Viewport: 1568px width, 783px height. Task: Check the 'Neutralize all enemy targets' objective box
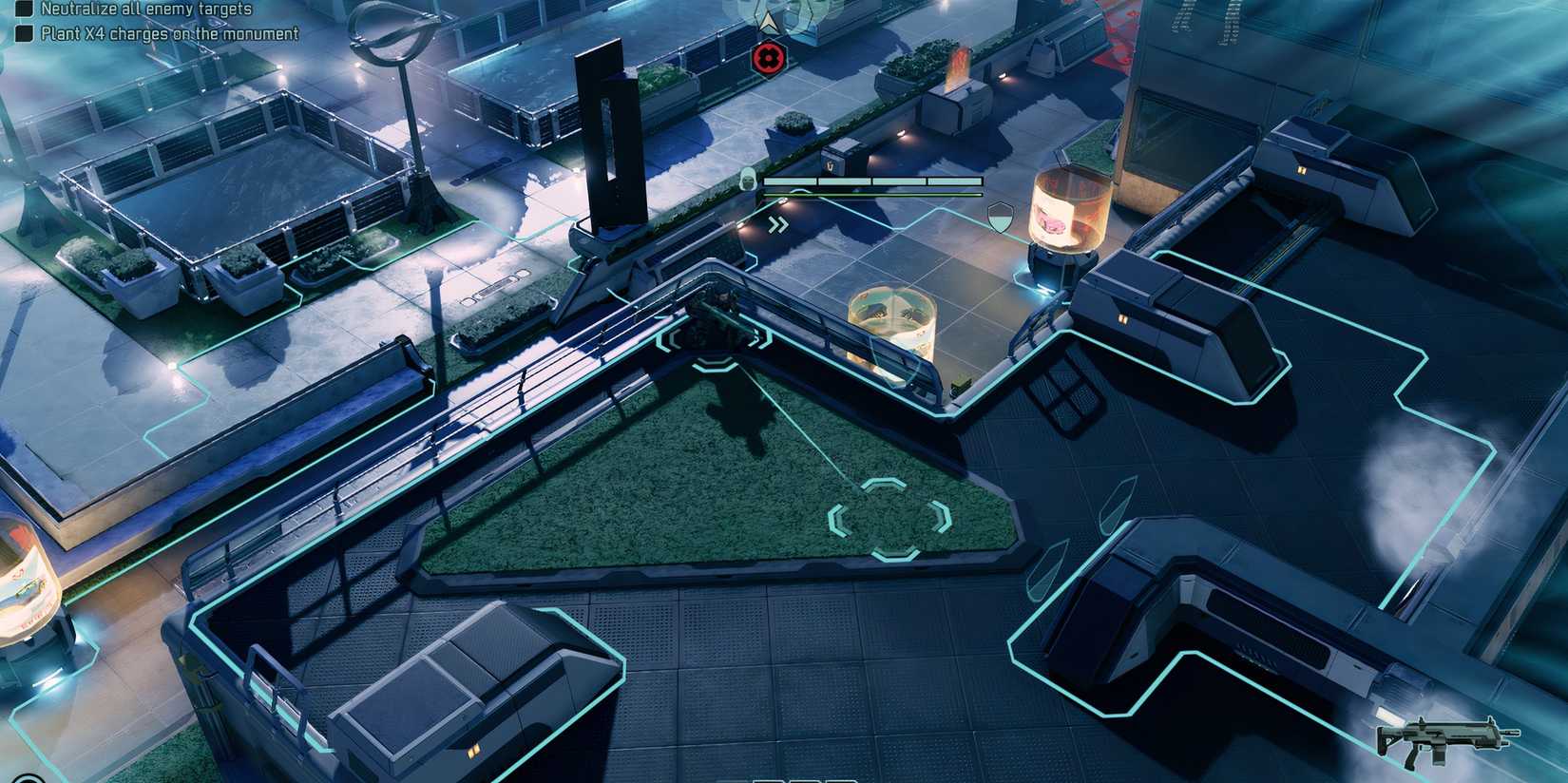click(26, 10)
